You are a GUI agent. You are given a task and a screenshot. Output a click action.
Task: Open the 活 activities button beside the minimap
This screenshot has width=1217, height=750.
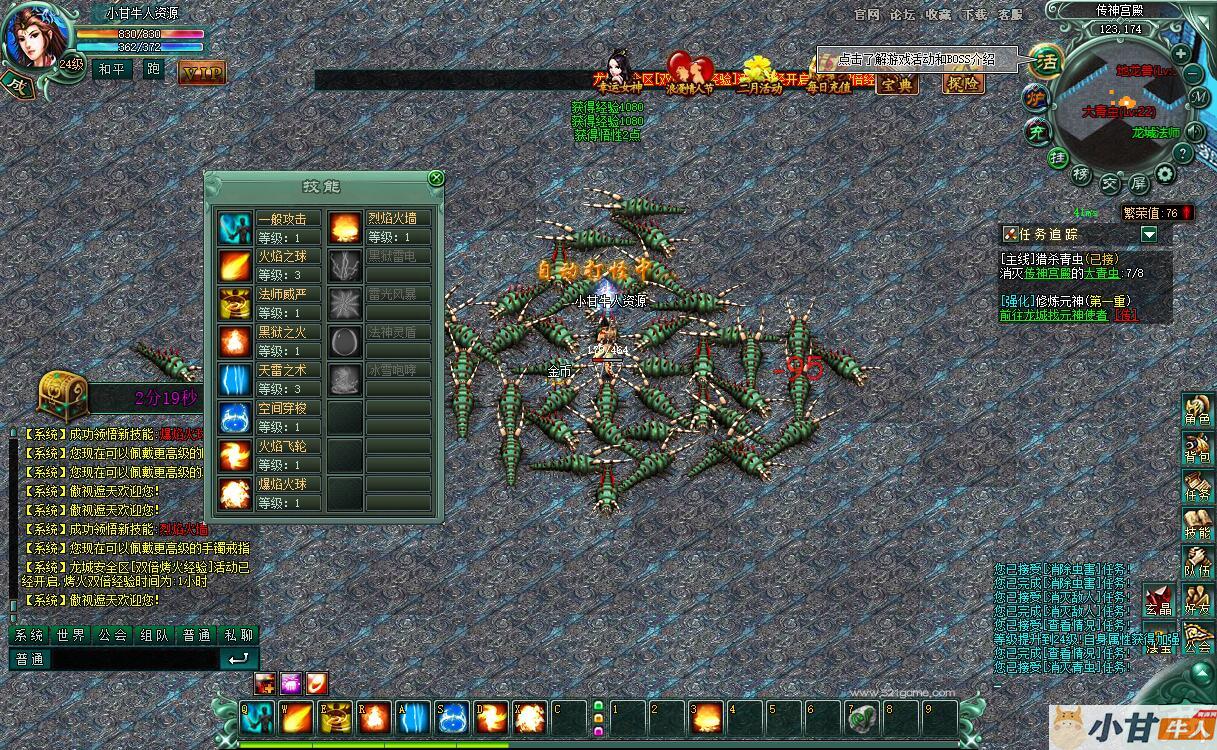pos(1046,61)
